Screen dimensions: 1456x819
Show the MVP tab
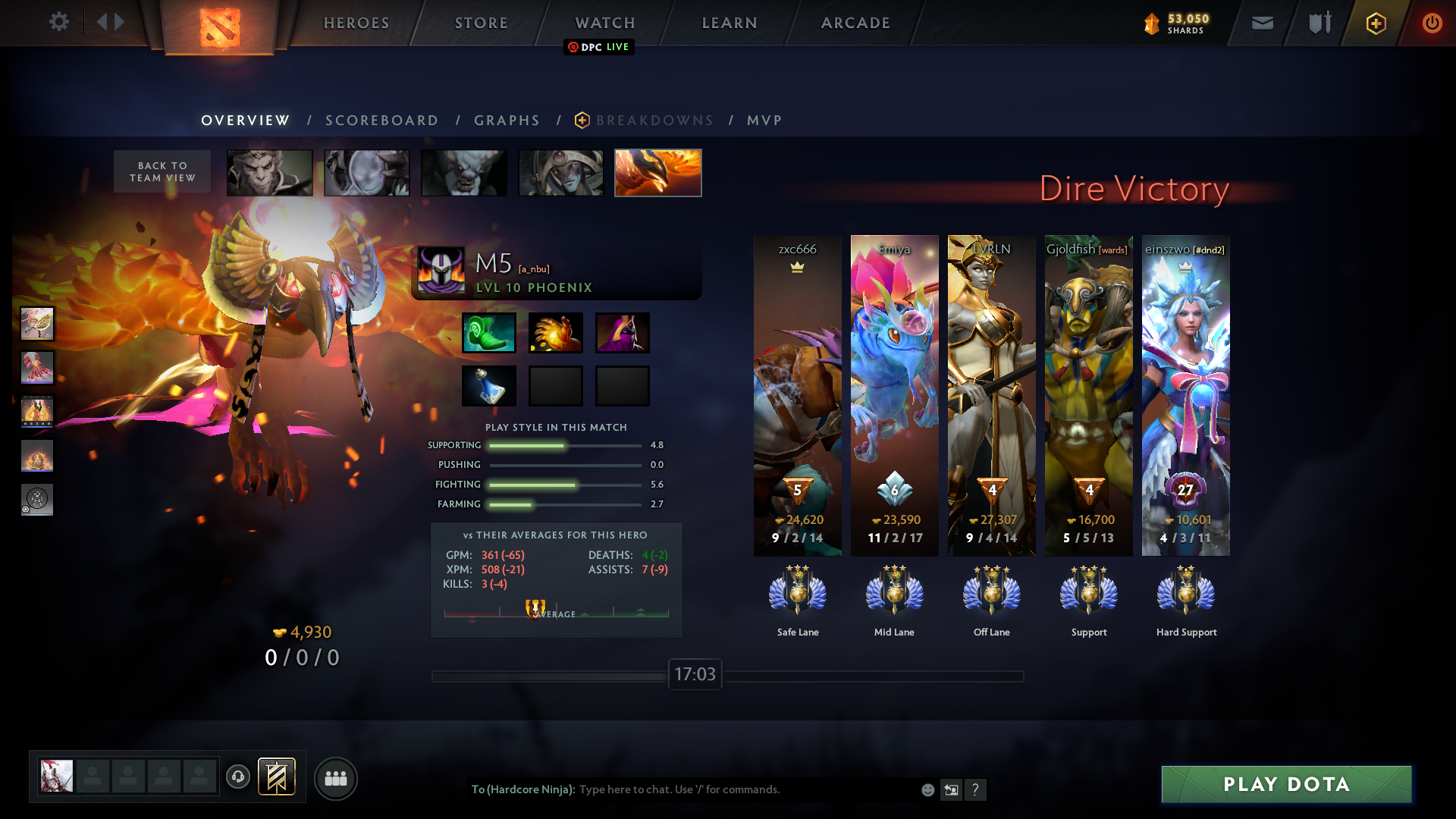click(764, 121)
